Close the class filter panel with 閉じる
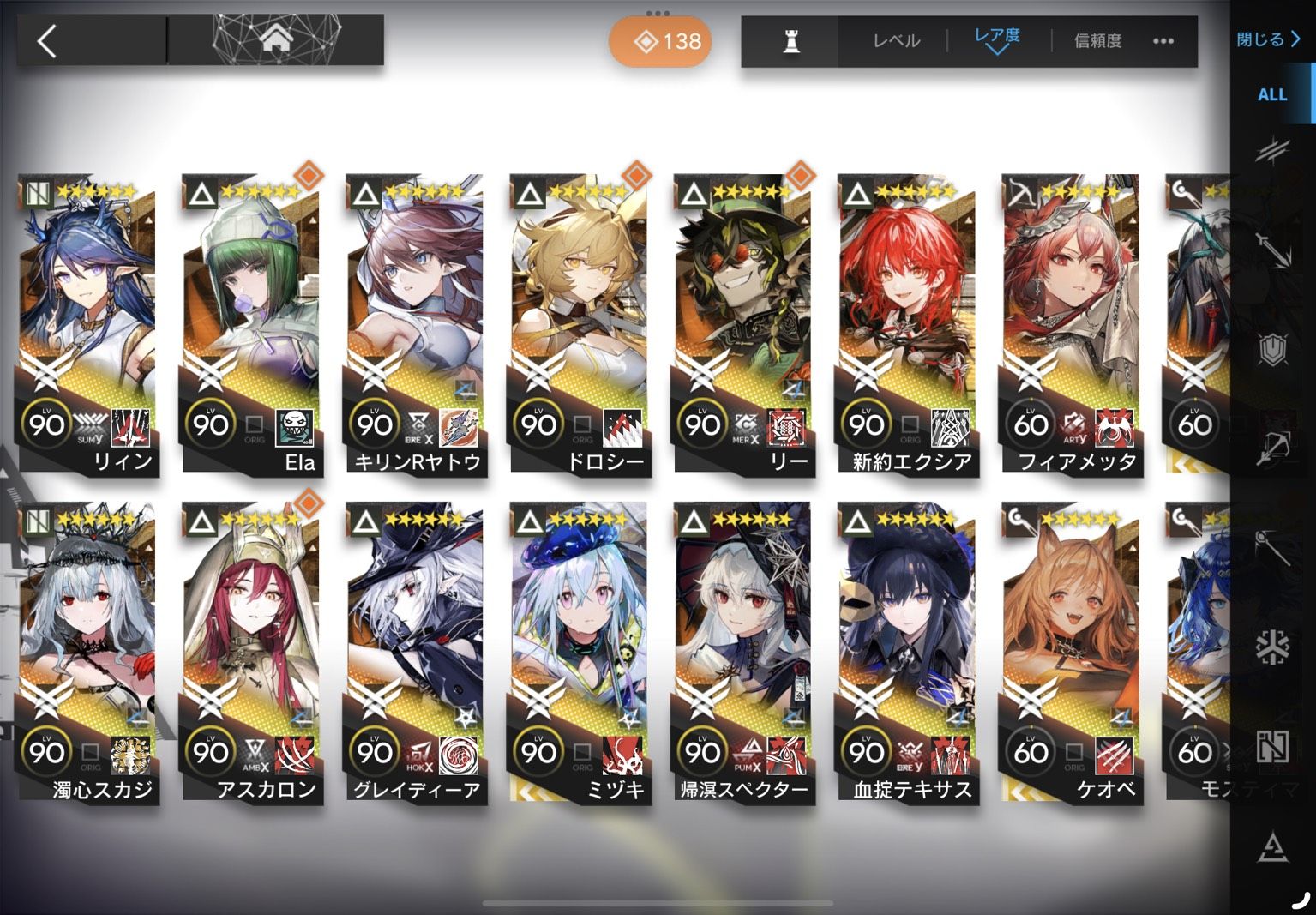 (x=1268, y=39)
